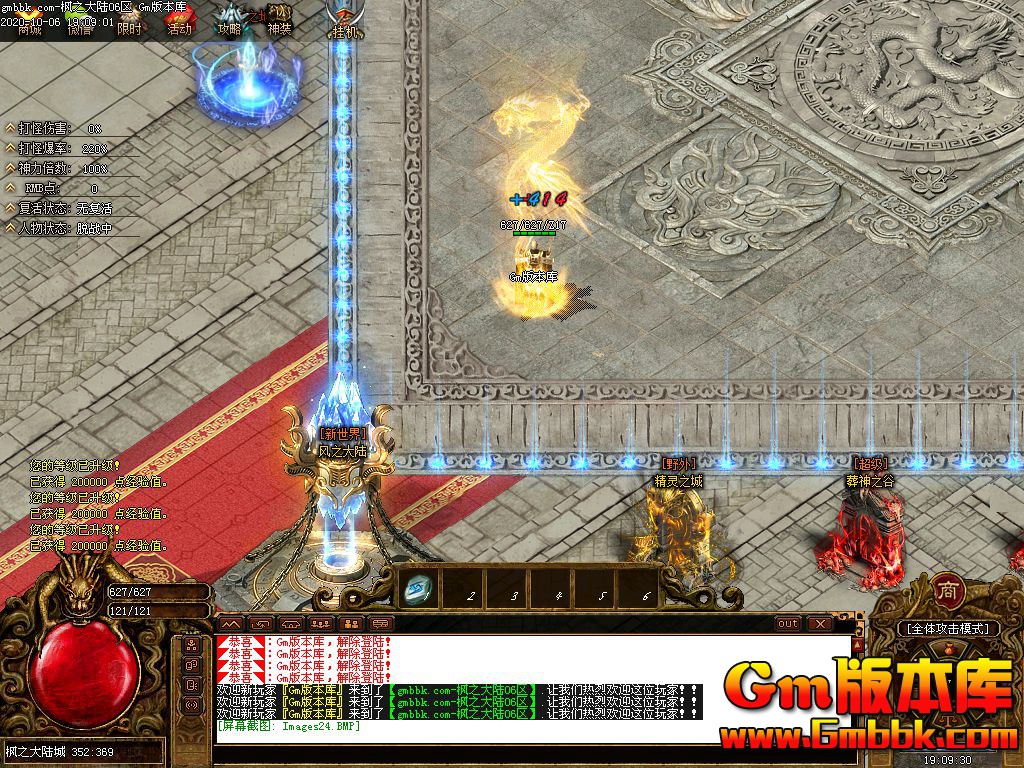Close the game with the X button
1024x768 pixels.
(821, 624)
